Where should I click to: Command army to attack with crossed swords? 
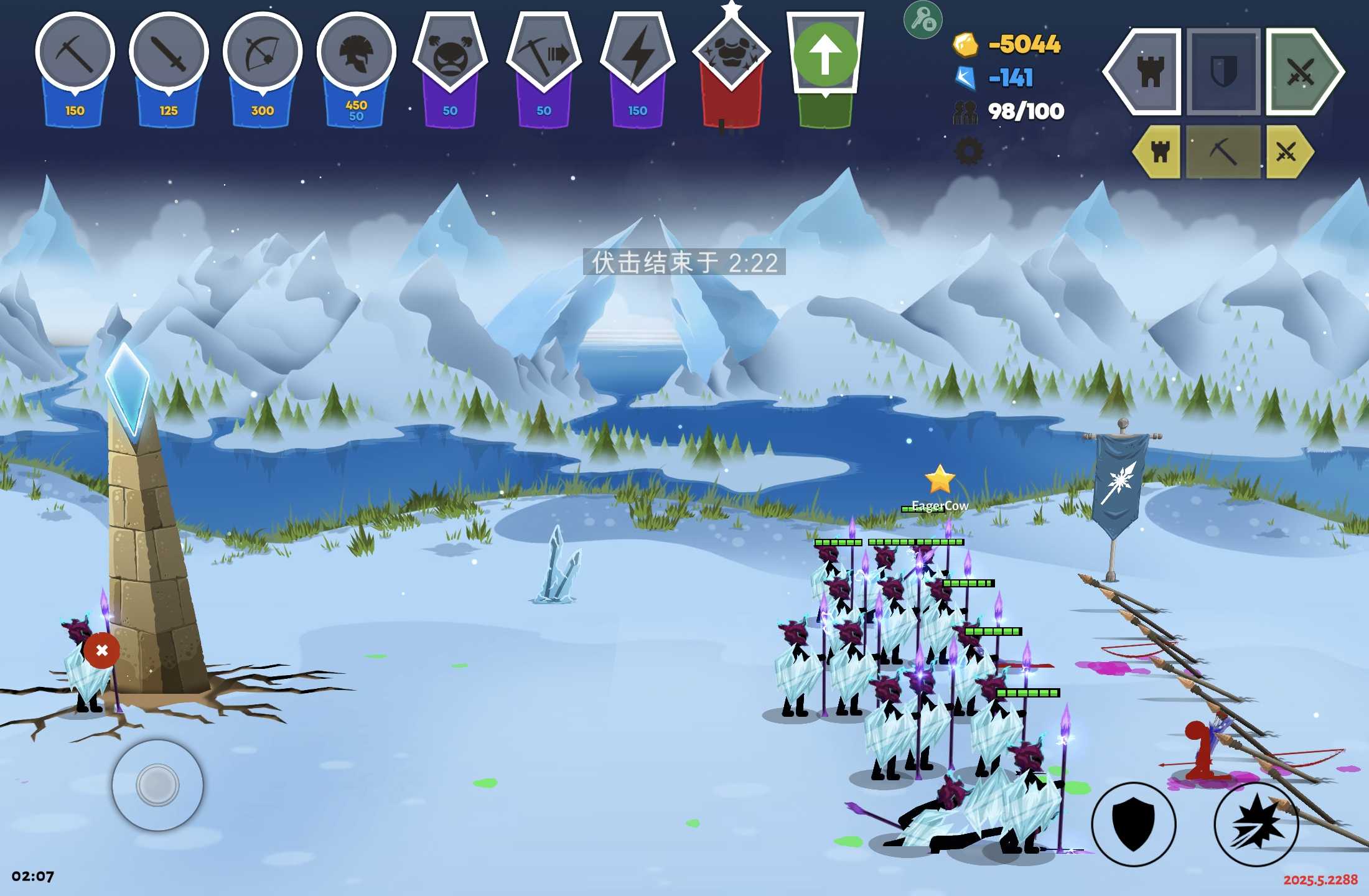tap(1301, 72)
